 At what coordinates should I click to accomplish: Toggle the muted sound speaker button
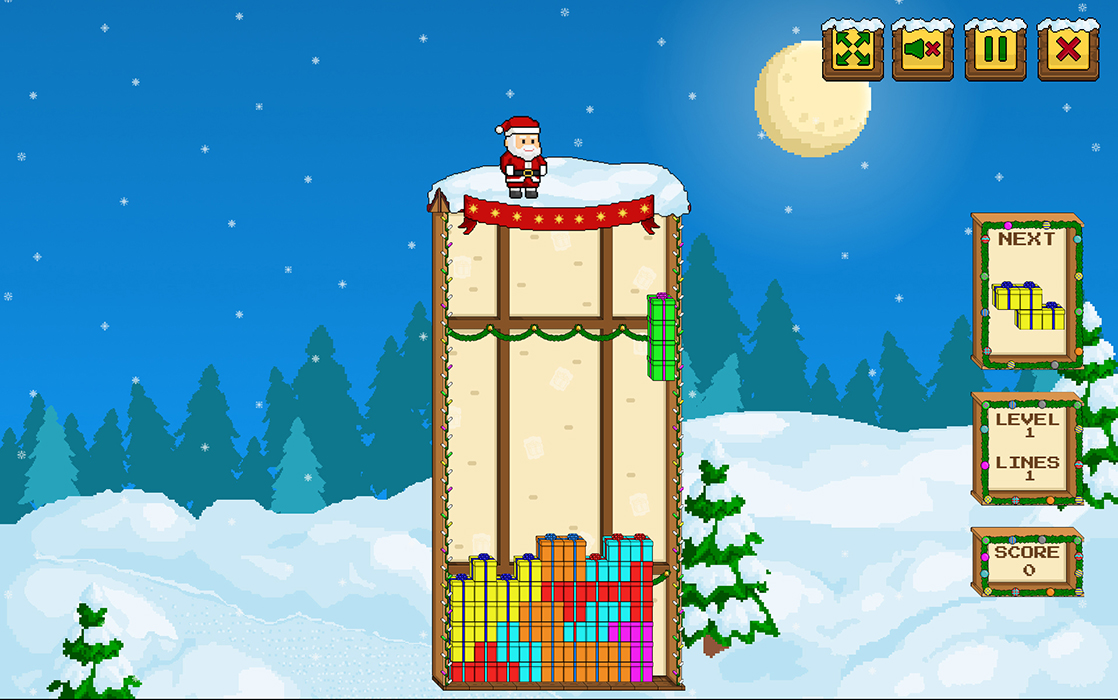(923, 49)
